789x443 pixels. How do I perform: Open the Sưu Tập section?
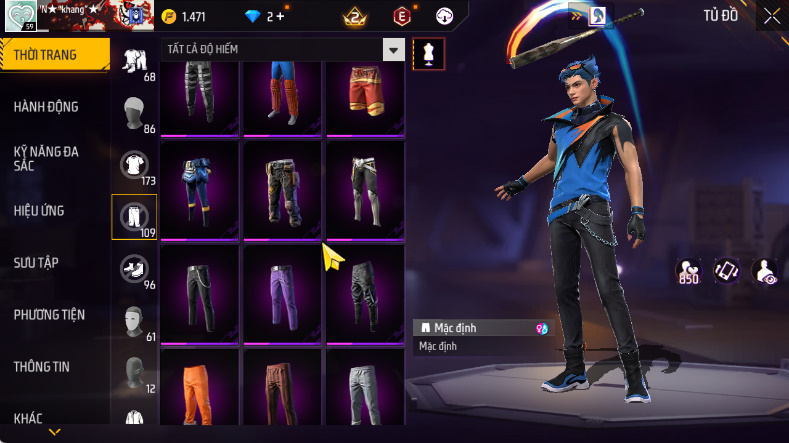click(37, 263)
